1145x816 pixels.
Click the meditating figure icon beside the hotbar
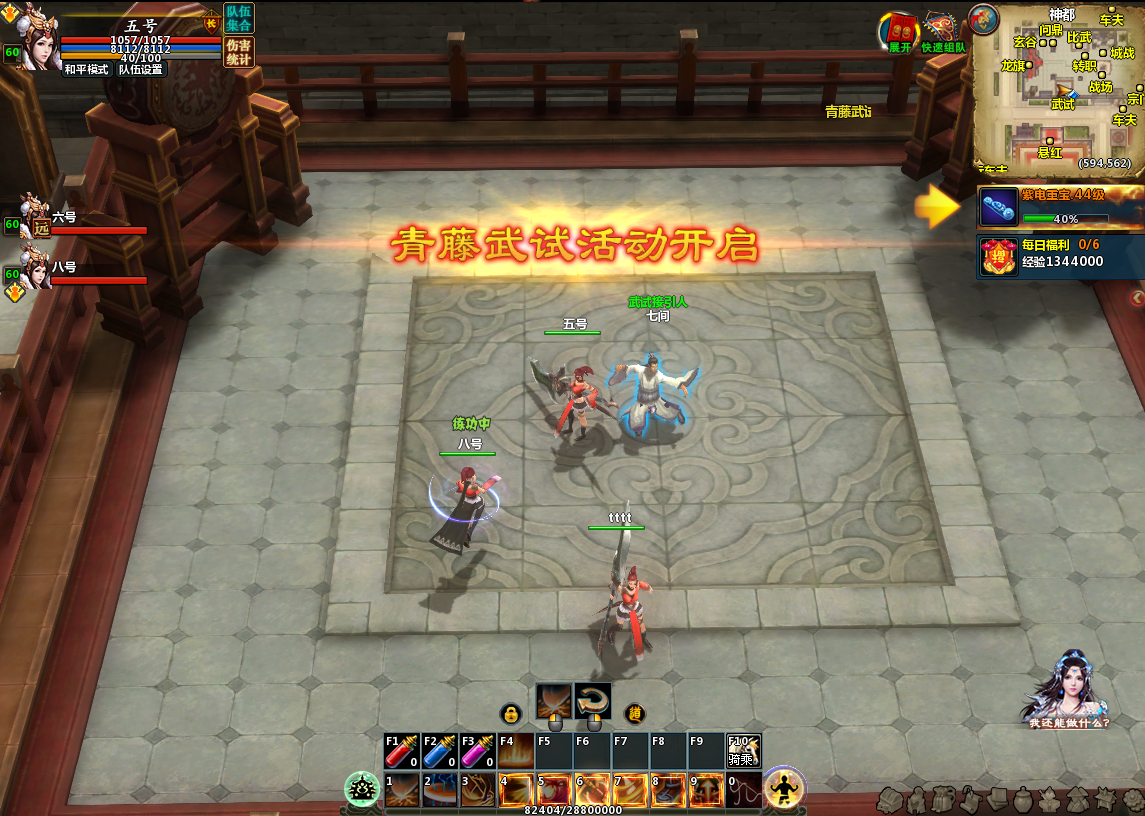(785, 789)
